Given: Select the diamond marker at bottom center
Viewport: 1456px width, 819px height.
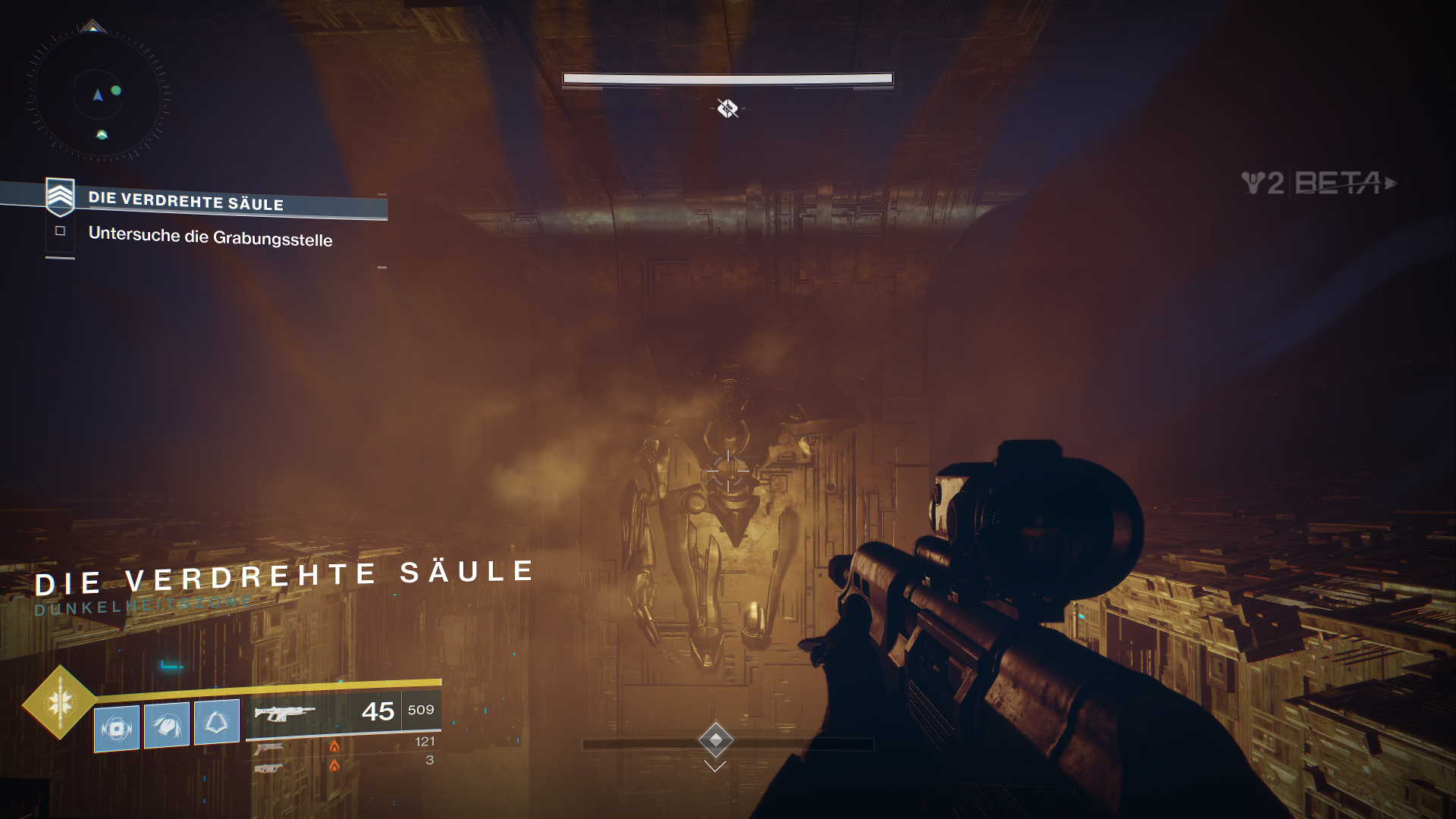Looking at the screenshot, I should pyautogui.click(x=715, y=739).
